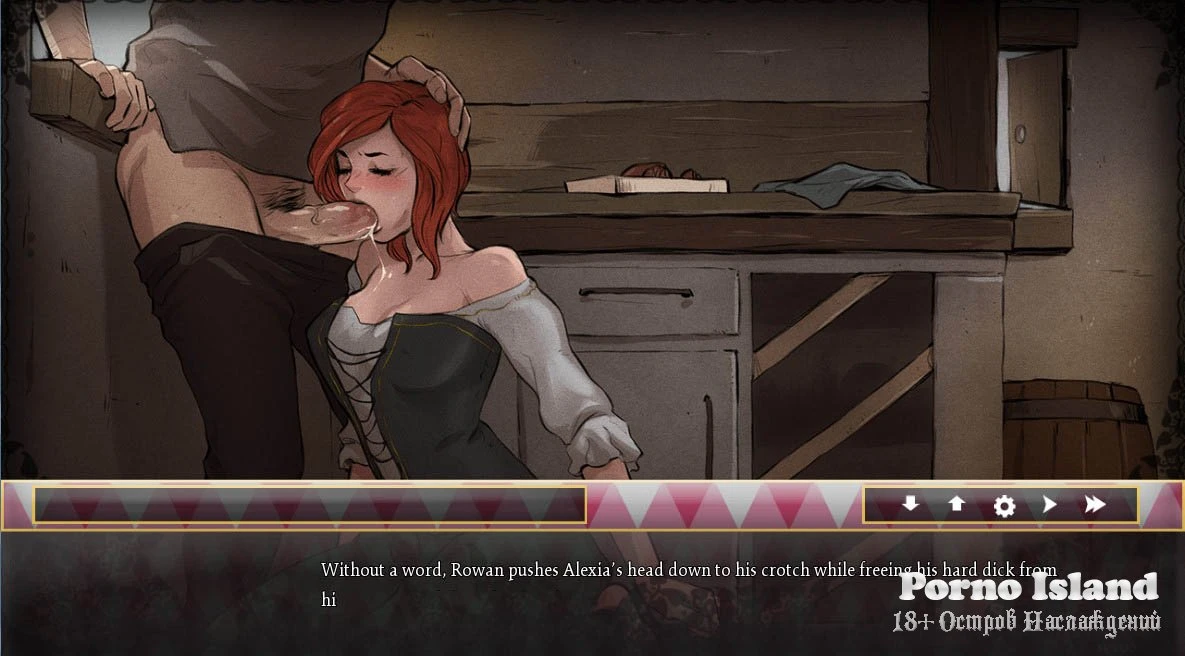The height and width of the screenshot is (656, 1185).
Task: Activate the double arrow skip button
Action: tap(1095, 505)
